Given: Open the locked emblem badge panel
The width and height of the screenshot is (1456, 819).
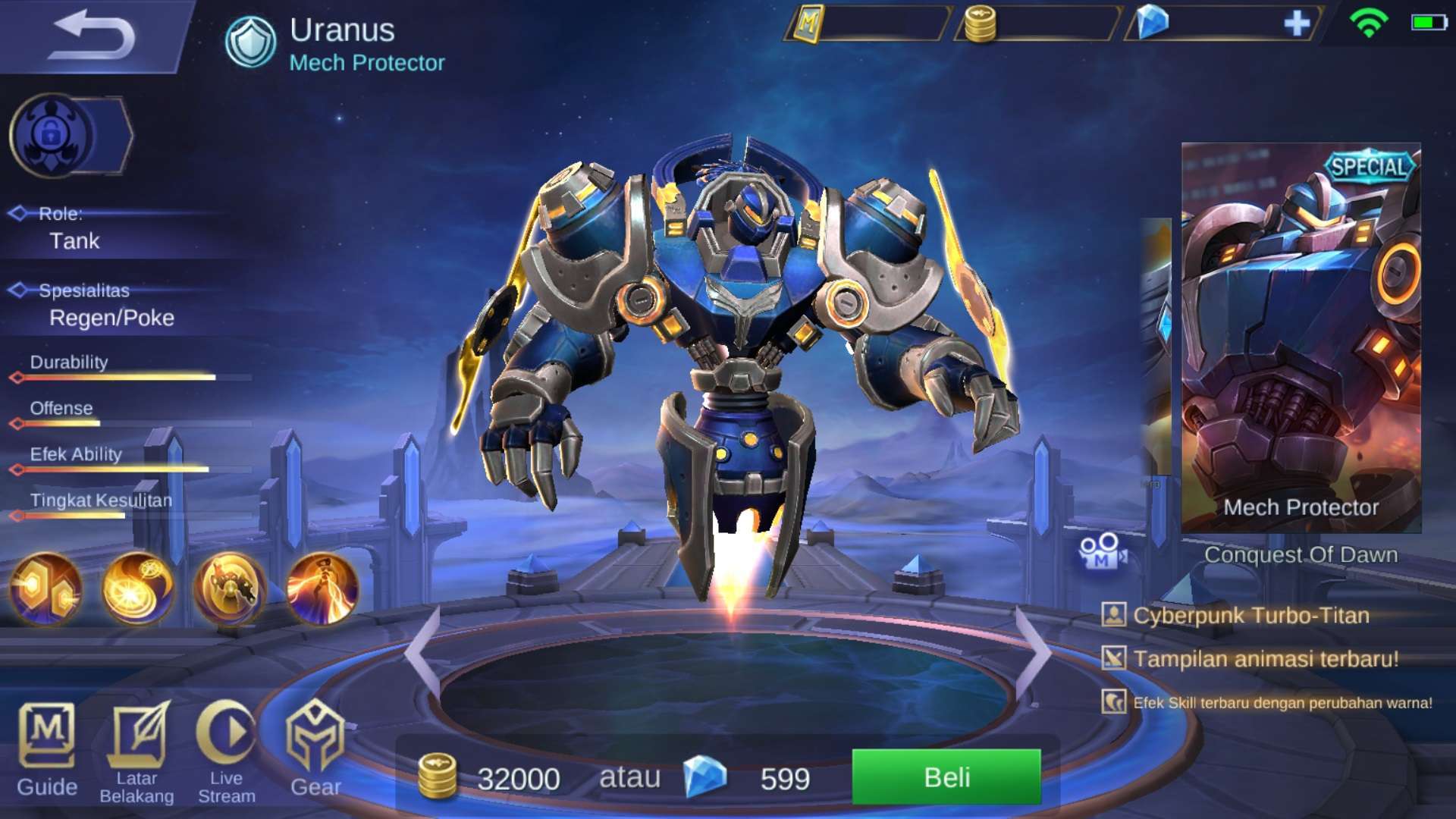Looking at the screenshot, I should pyautogui.click(x=70, y=136).
